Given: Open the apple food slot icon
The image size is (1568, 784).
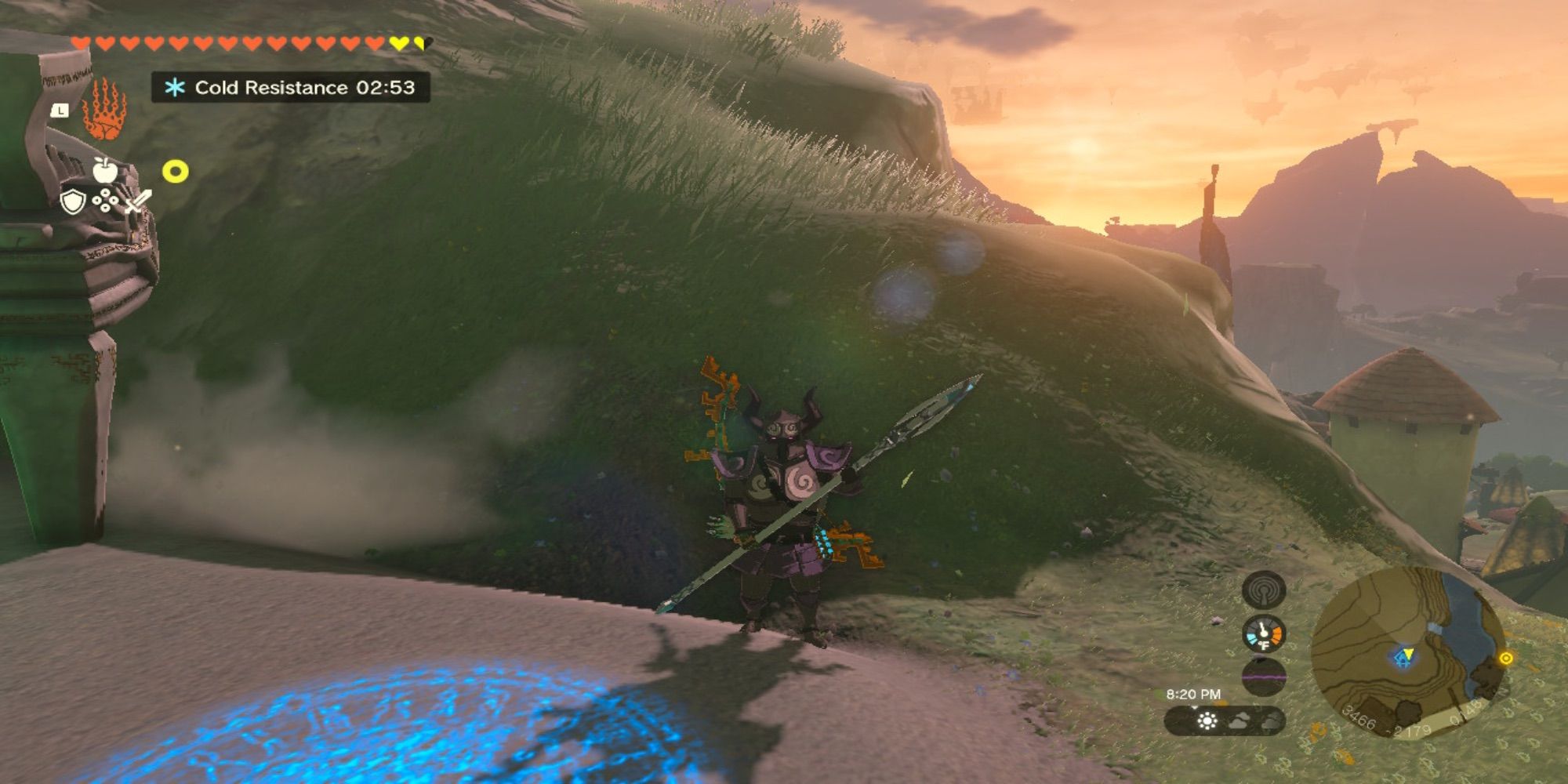Looking at the screenshot, I should [105, 170].
